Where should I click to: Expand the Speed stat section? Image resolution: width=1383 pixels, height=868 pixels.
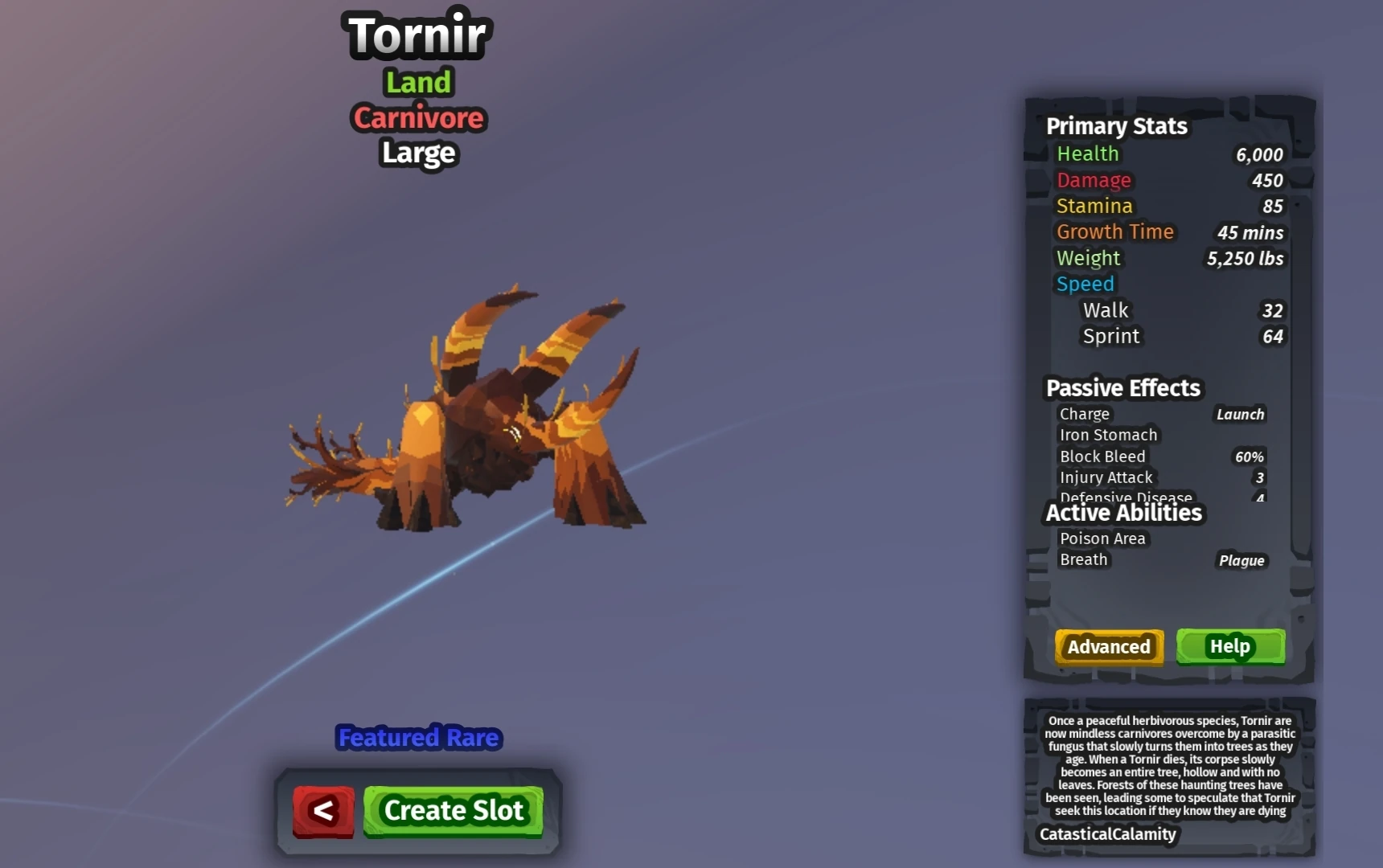click(1085, 284)
